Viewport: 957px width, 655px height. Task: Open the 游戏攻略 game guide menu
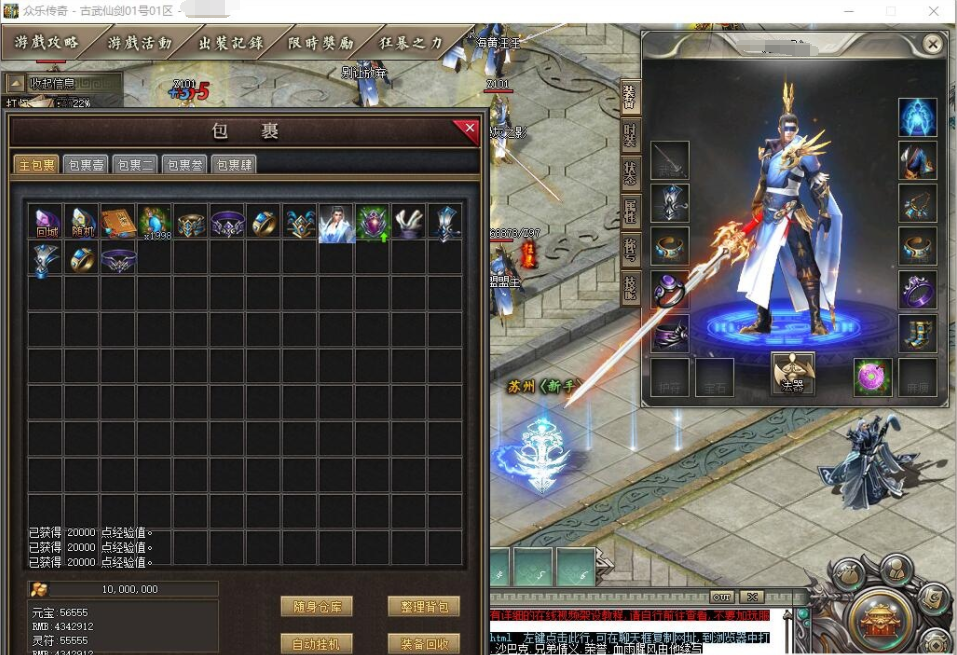(x=46, y=43)
